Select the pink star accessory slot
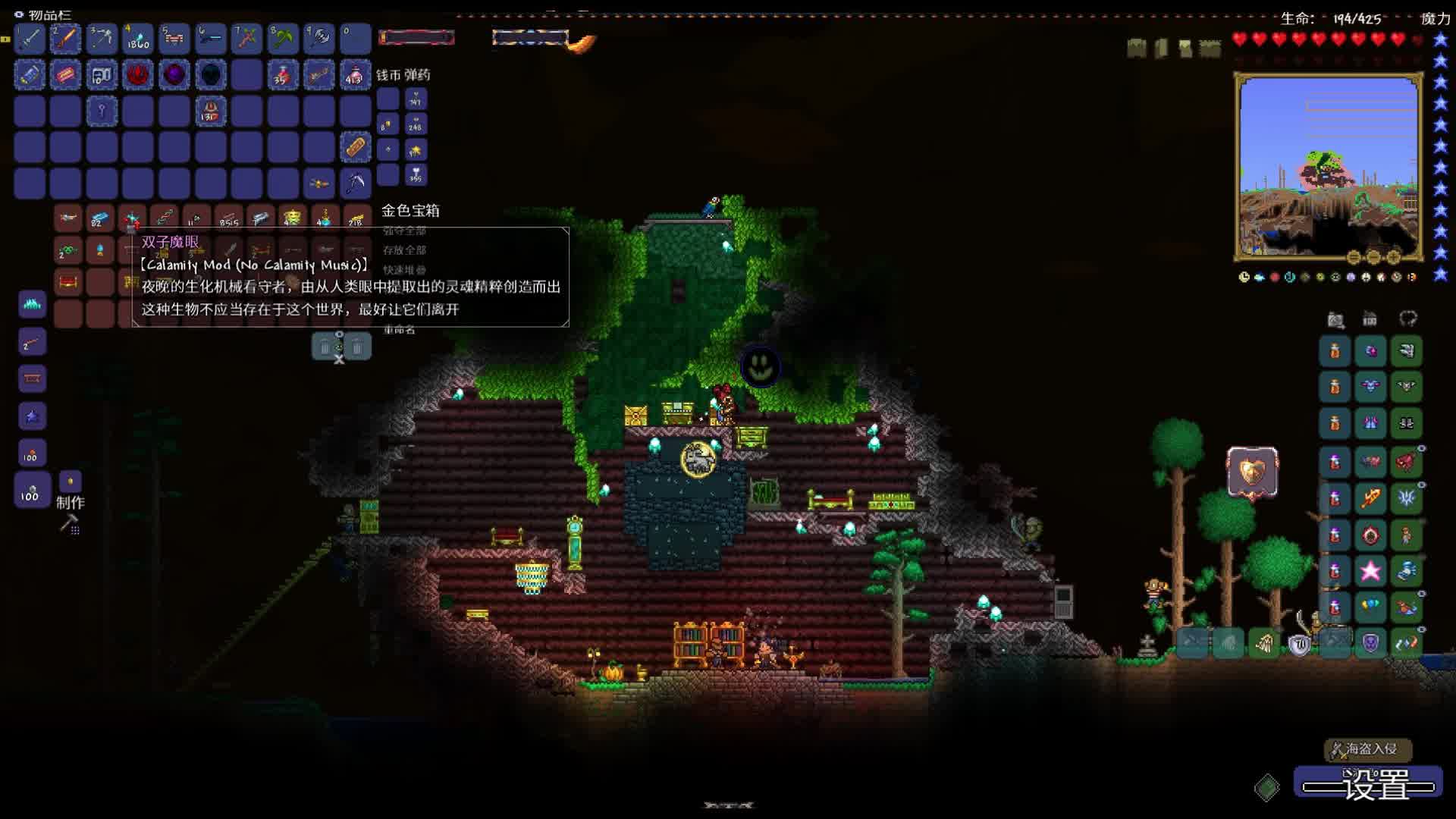This screenshot has height=819, width=1456. click(x=1370, y=570)
